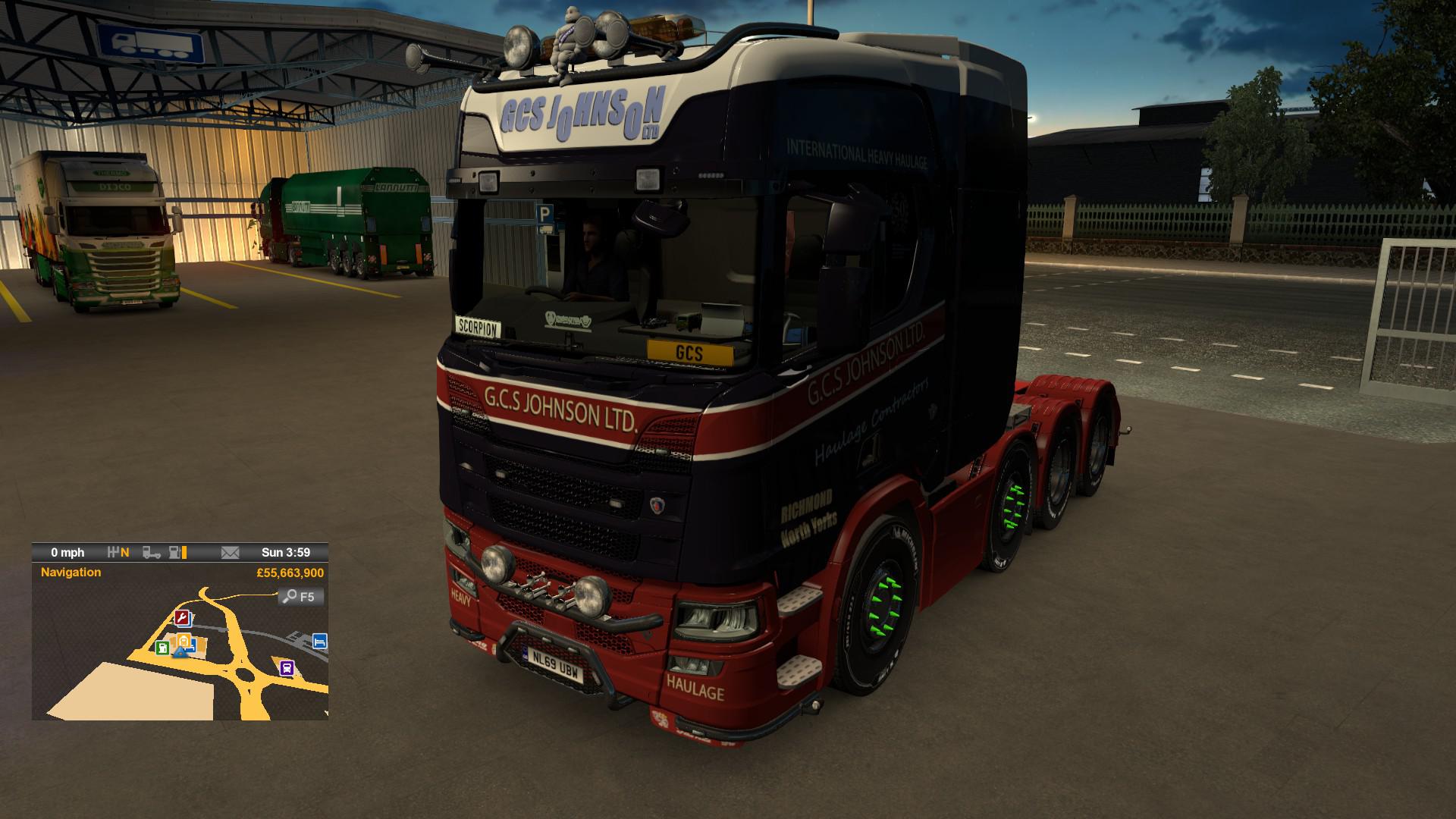The image size is (1456, 819).
Task: Select the blue bed rest marker at map edge
Action: tap(320, 642)
